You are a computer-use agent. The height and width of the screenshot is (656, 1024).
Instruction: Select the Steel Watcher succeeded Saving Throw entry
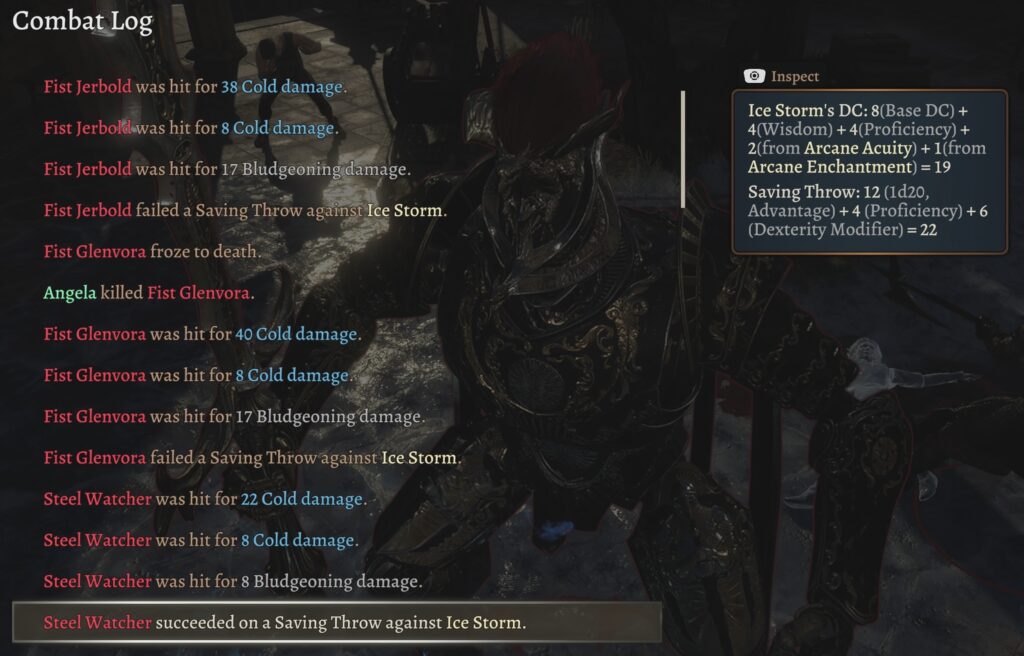coord(284,622)
